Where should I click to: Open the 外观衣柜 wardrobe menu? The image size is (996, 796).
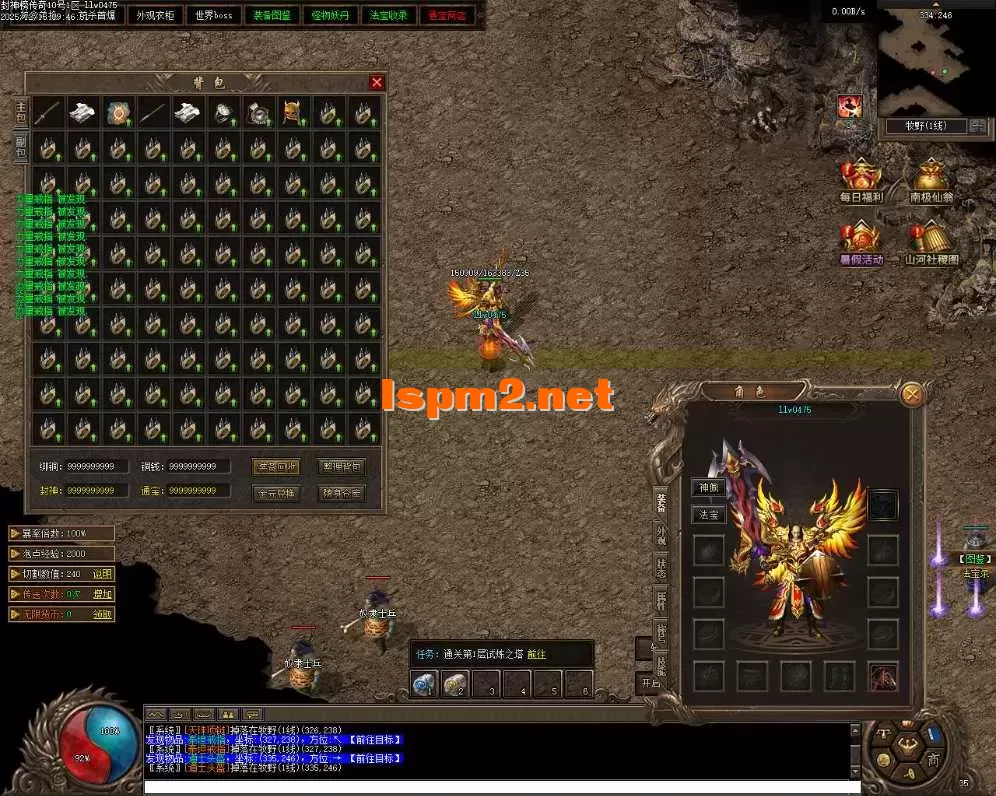pyautogui.click(x=155, y=15)
